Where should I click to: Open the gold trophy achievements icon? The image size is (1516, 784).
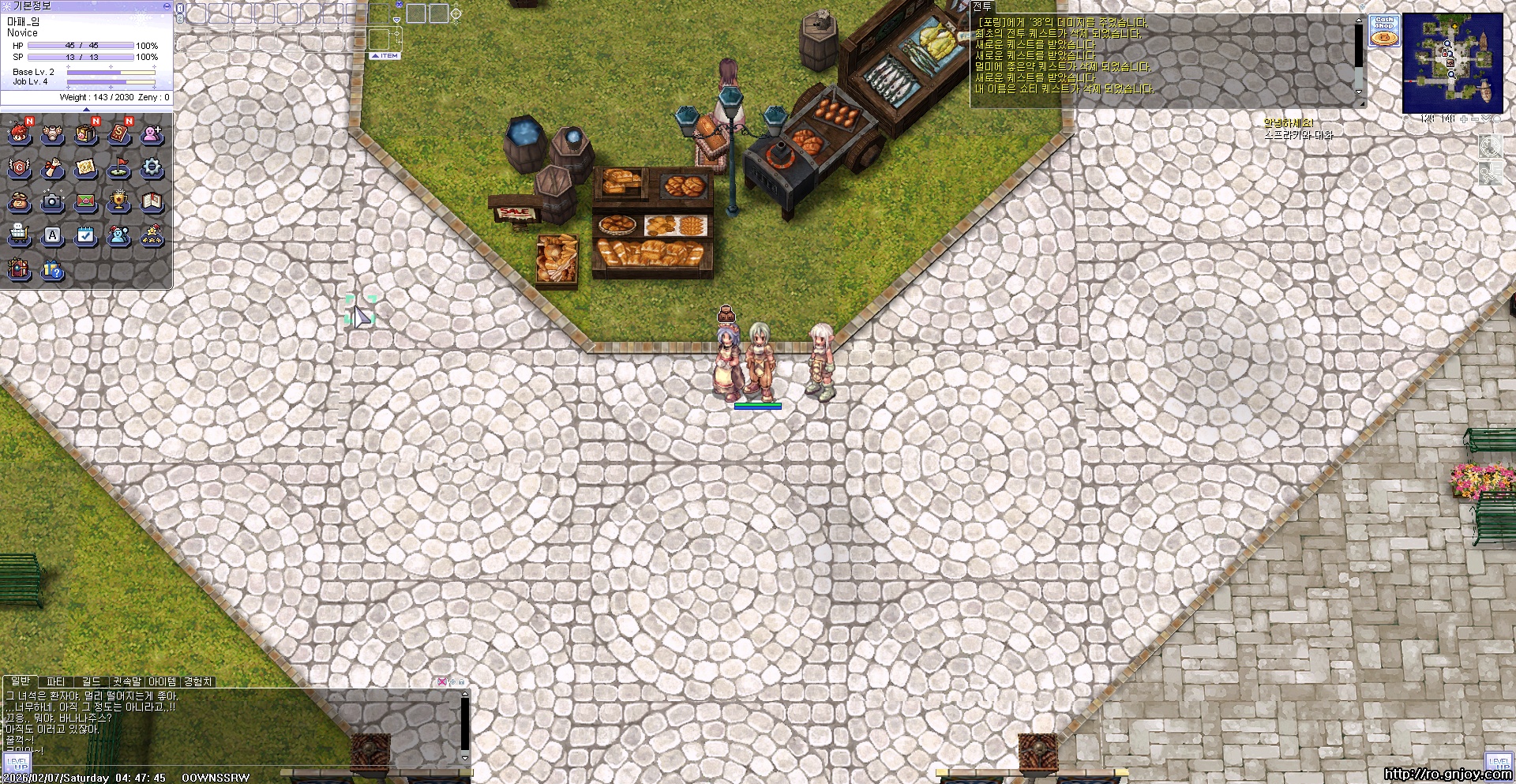click(x=119, y=202)
